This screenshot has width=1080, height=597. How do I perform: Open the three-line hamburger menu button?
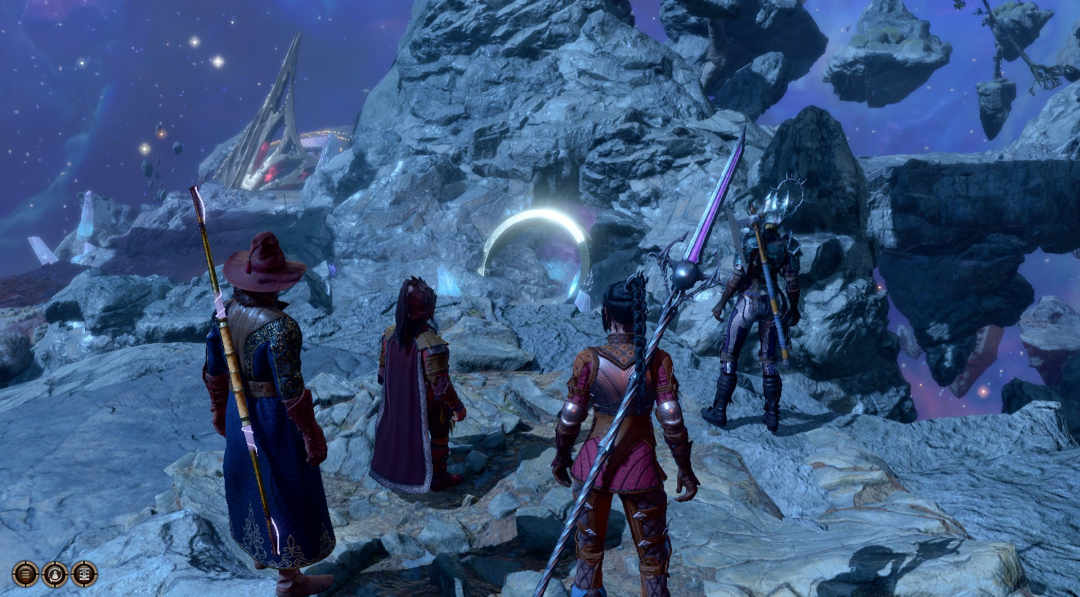(26, 574)
